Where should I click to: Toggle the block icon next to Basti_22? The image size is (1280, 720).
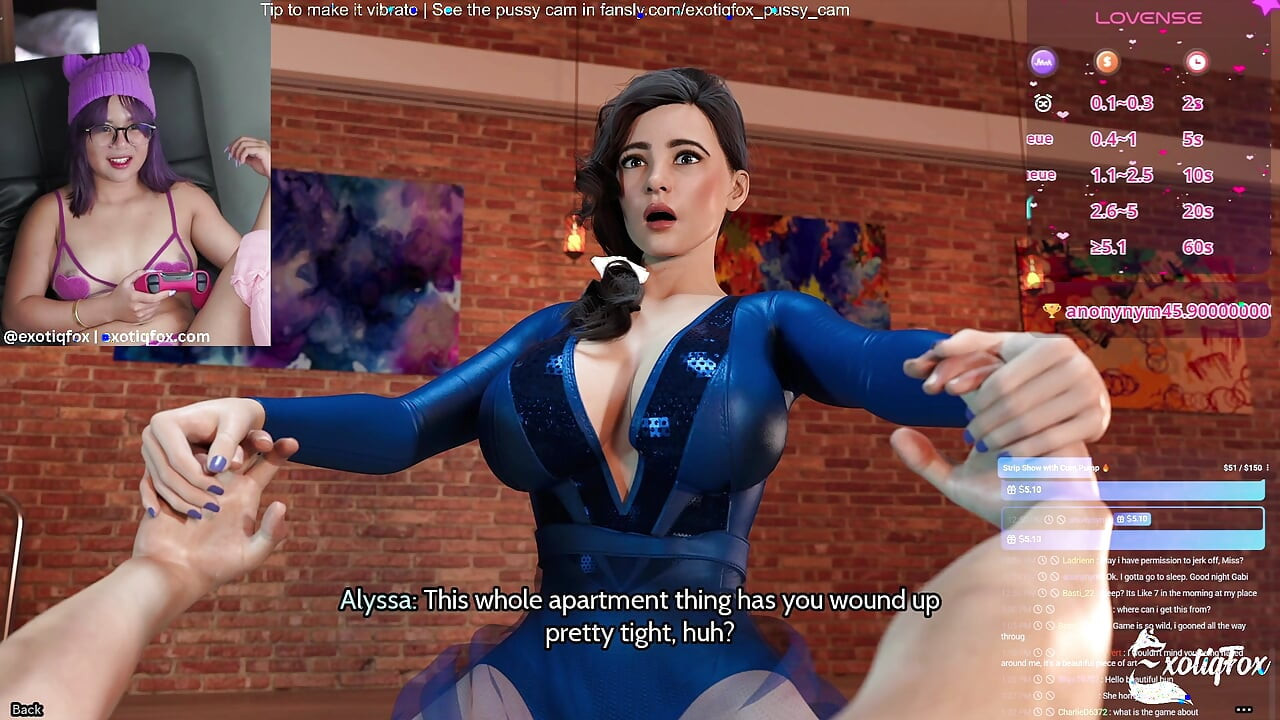[1053, 593]
